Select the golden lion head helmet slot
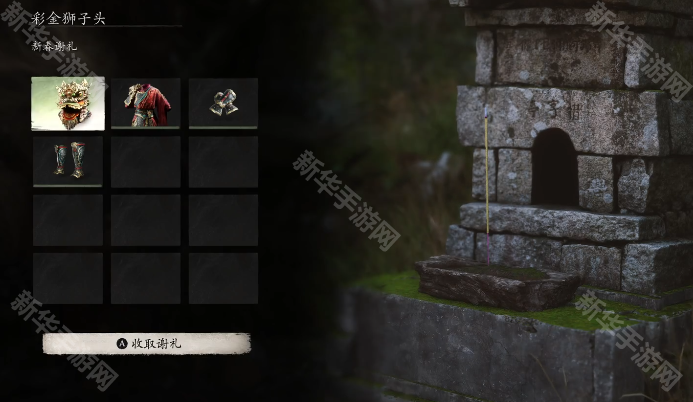This screenshot has height=402, width=693. coord(68,104)
